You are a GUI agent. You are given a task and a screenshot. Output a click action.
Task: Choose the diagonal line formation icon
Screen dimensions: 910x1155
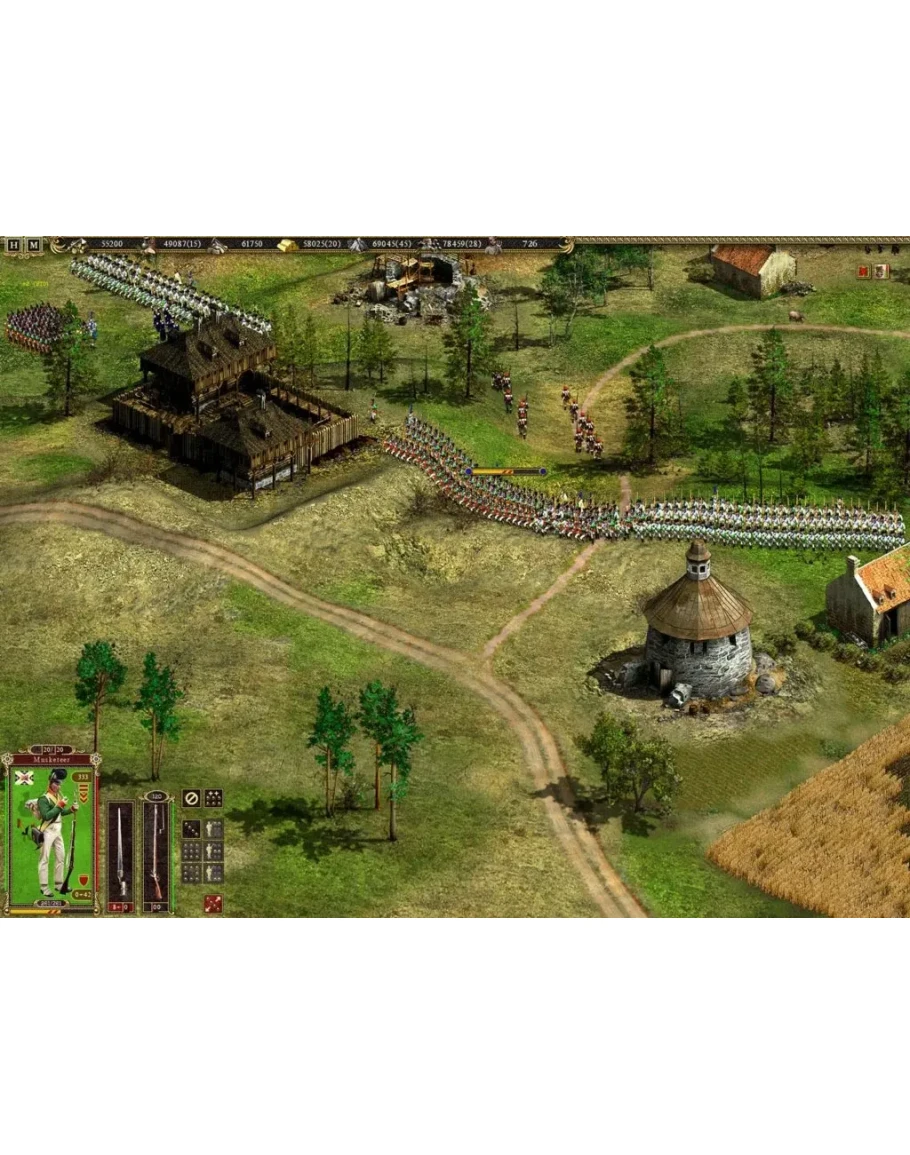[190, 829]
